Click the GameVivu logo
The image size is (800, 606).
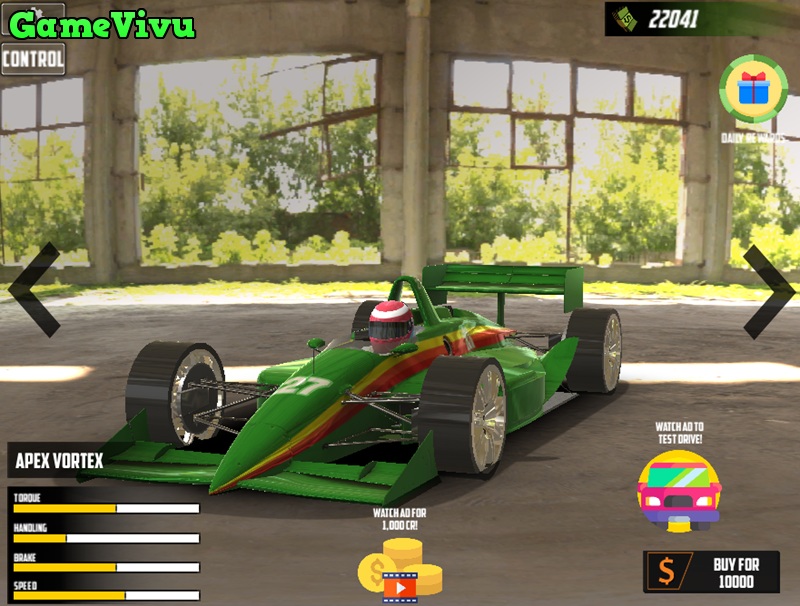tap(102, 24)
